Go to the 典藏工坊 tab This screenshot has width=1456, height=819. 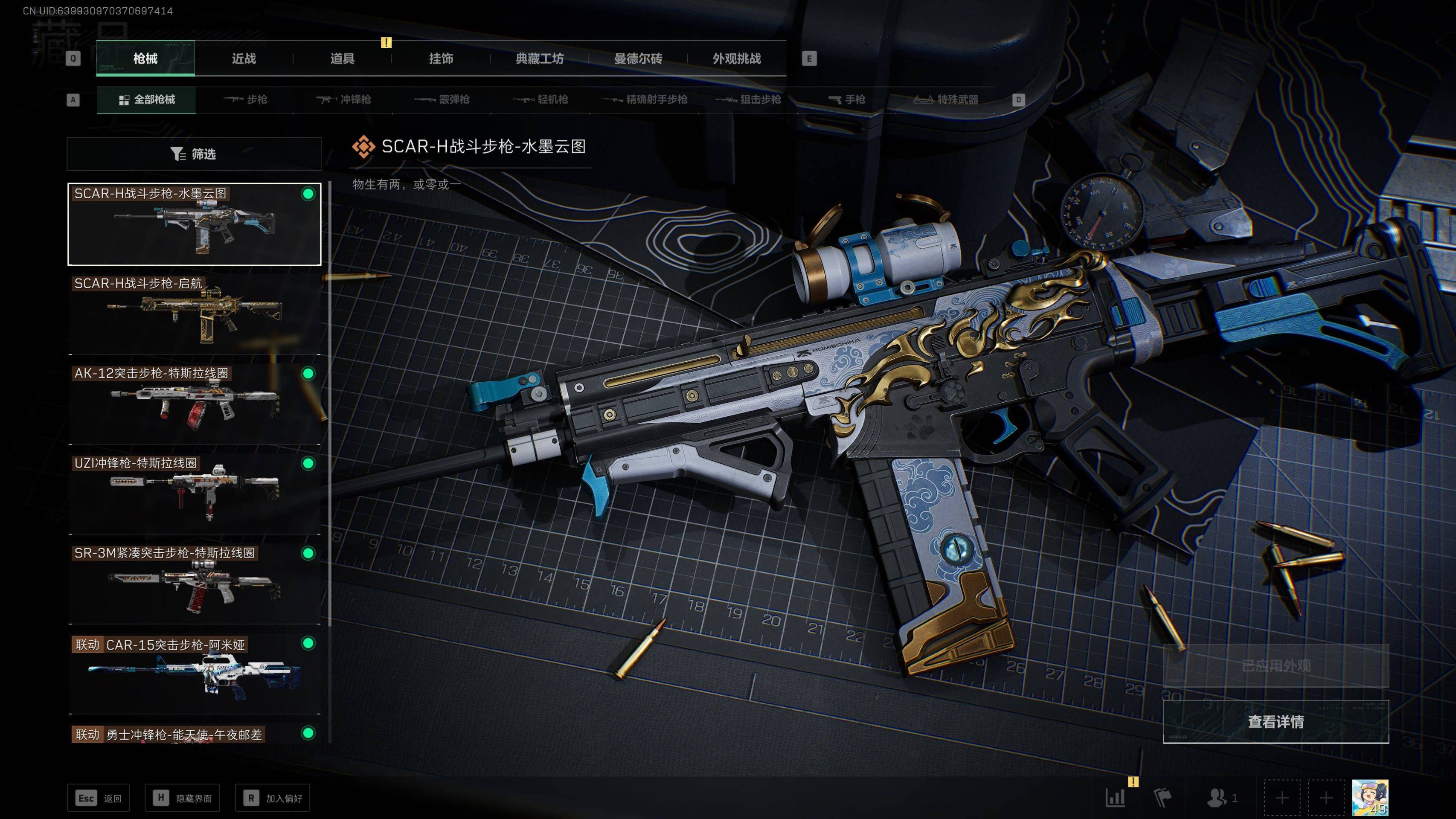[x=539, y=59]
